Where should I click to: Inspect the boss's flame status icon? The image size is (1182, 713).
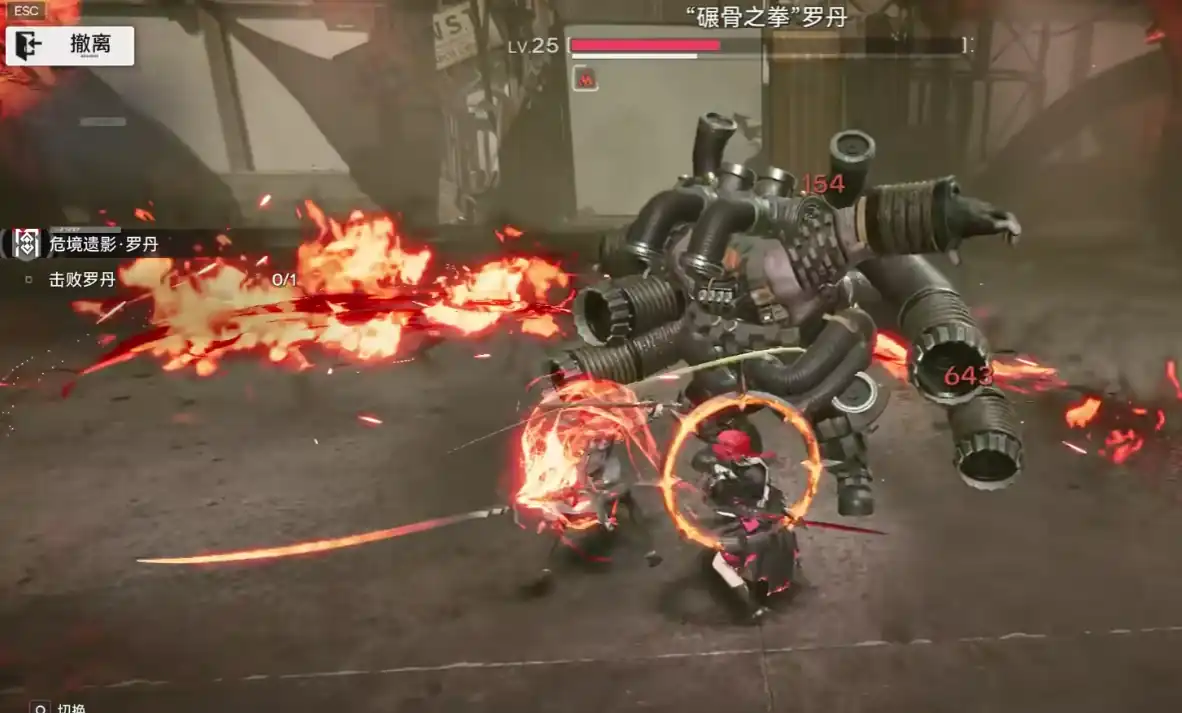pyautogui.click(x=585, y=78)
